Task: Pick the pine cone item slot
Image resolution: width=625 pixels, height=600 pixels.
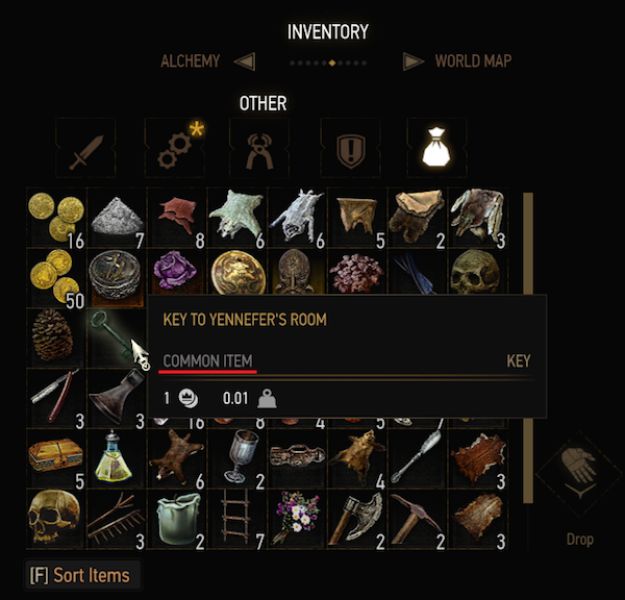Action: pos(54,335)
